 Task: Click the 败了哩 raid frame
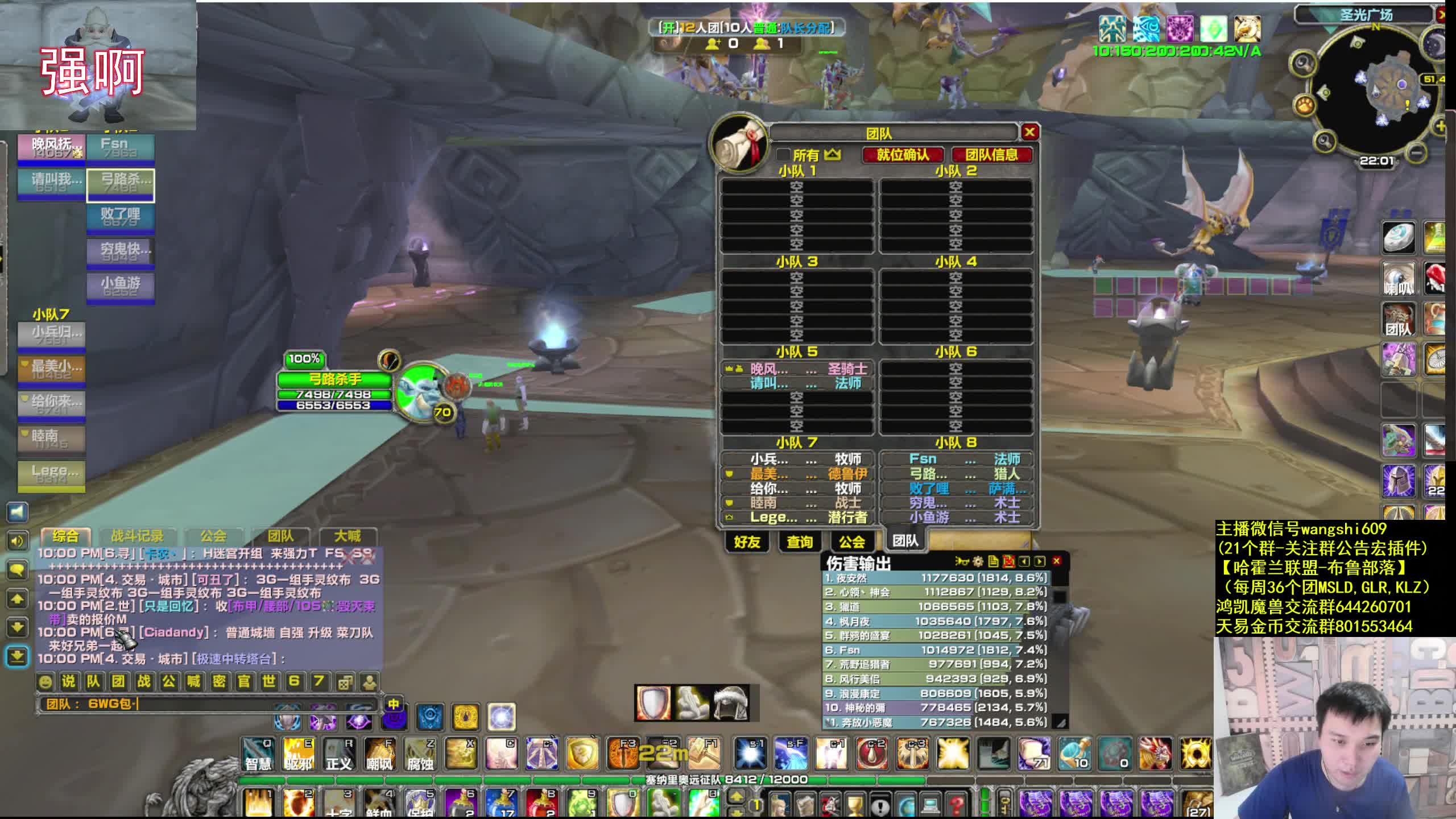point(120,217)
